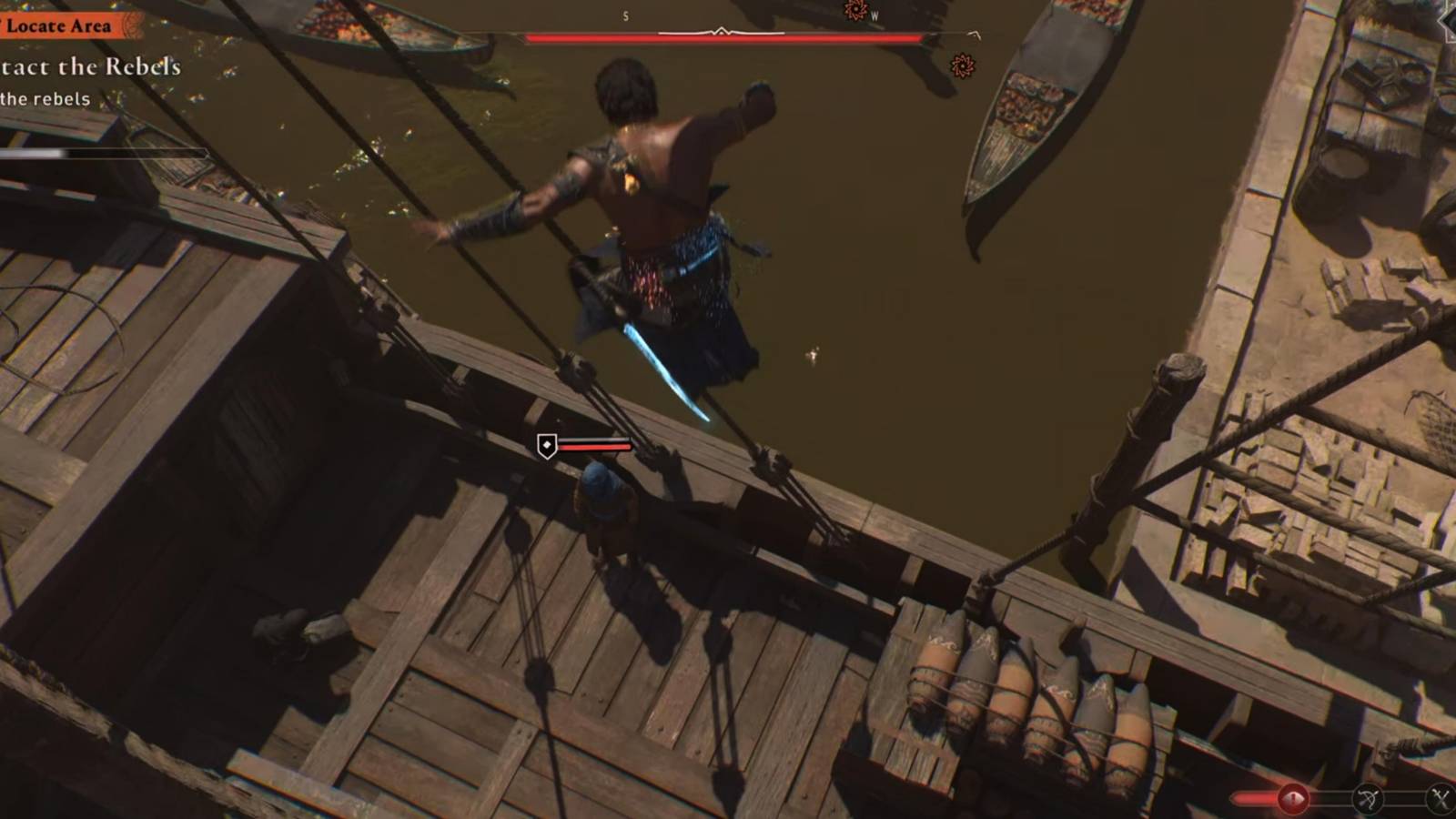Screen dimensions: 1456x819
Task: Click the ornate scroll emblem beside Locate Area
Action: (135, 25)
